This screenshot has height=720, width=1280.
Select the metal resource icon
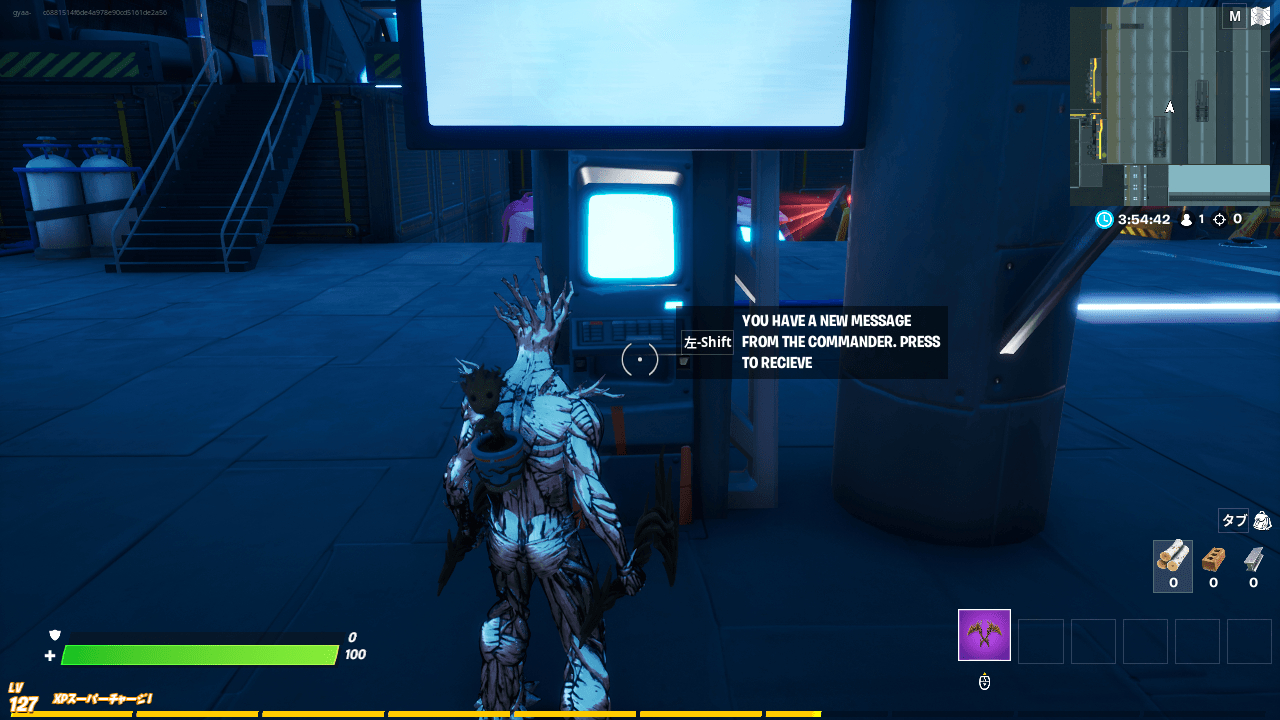coord(1252,560)
